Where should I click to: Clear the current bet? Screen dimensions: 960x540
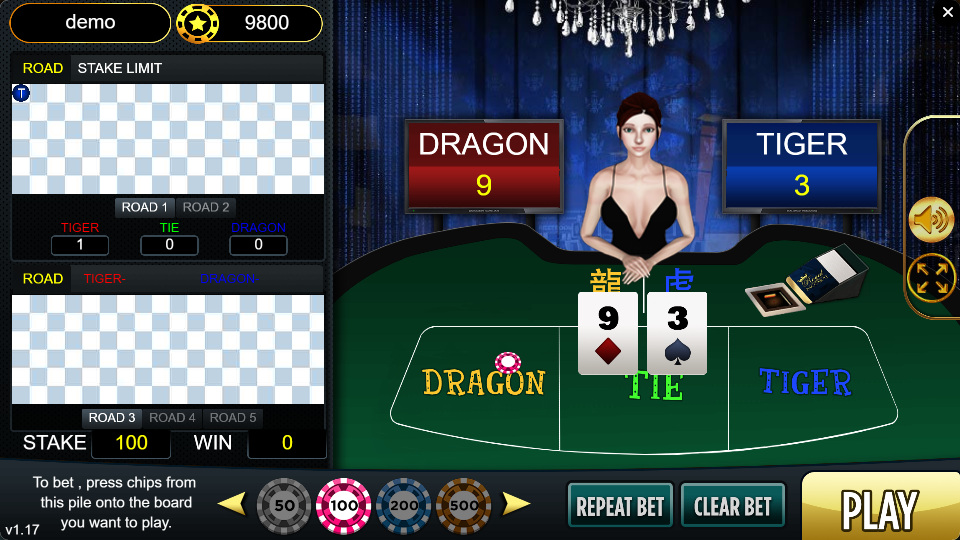(732, 506)
